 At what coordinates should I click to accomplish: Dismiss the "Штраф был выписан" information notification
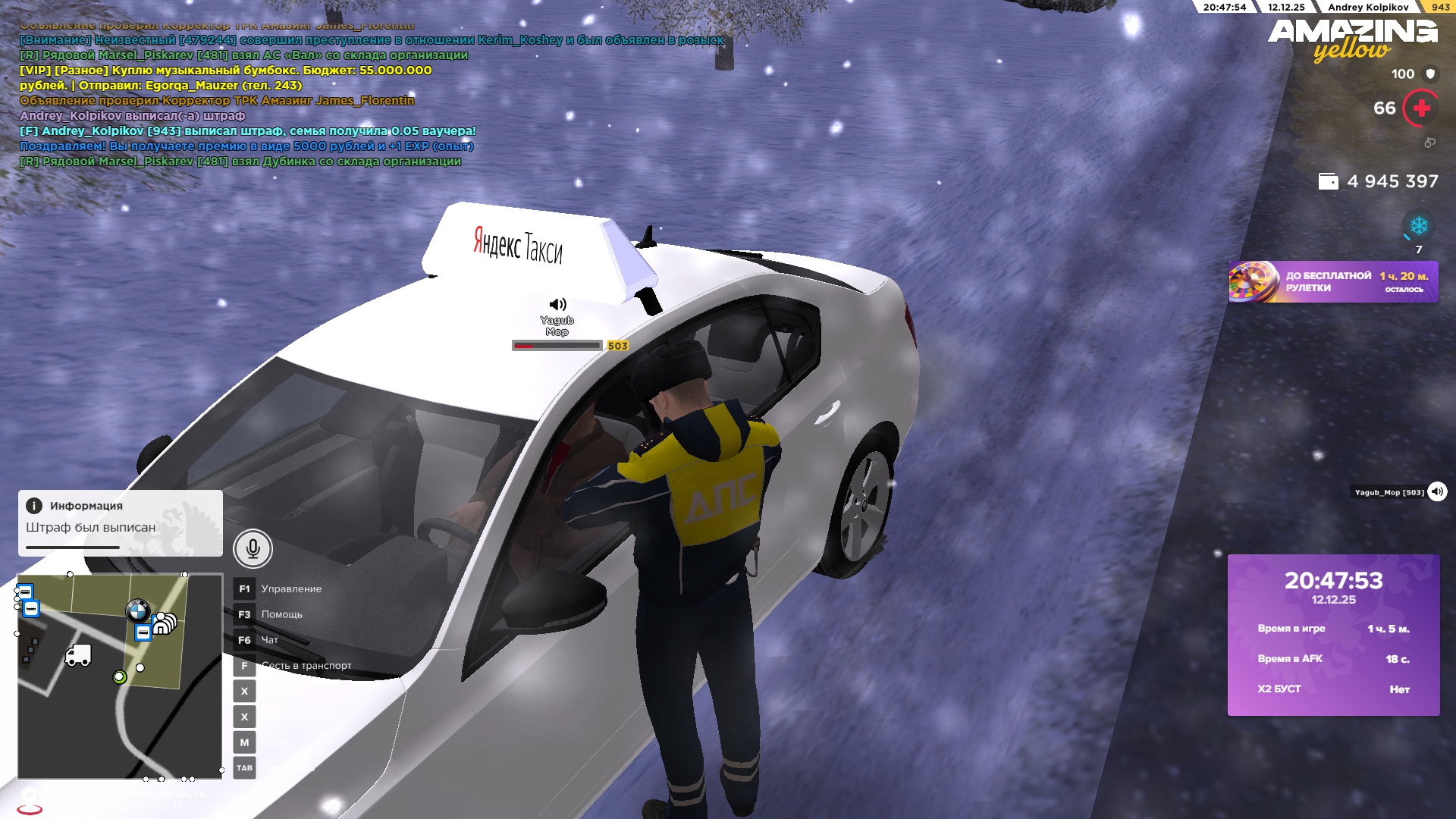pos(120,522)
